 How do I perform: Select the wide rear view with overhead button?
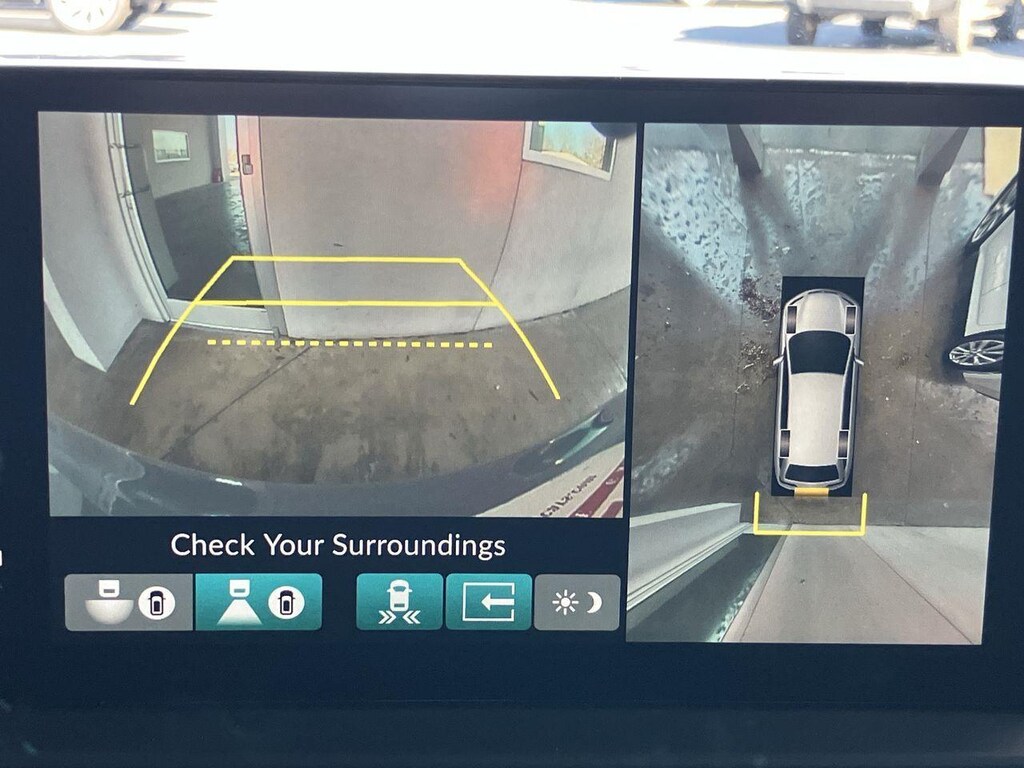[129, 602]
